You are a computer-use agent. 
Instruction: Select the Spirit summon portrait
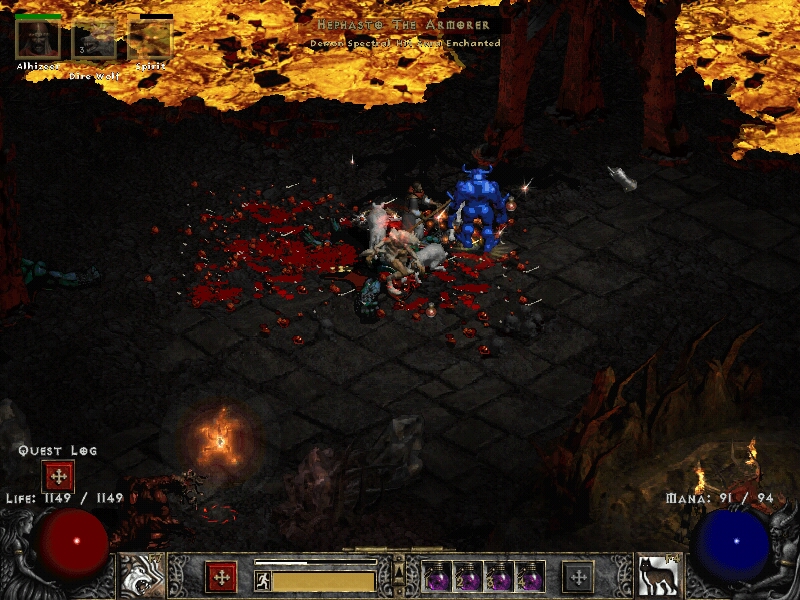coord(150,39)
